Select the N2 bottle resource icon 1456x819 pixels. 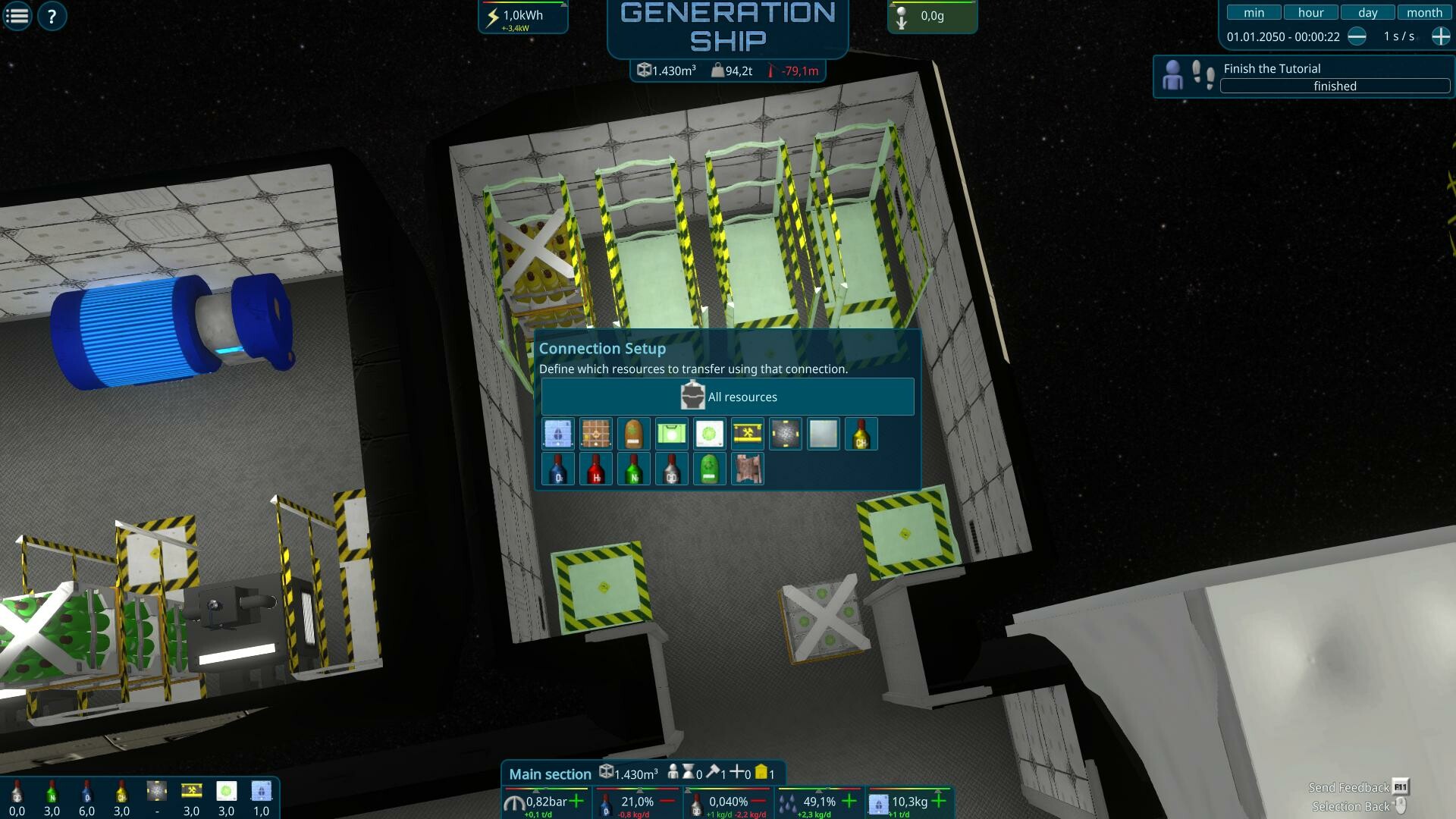634,468
